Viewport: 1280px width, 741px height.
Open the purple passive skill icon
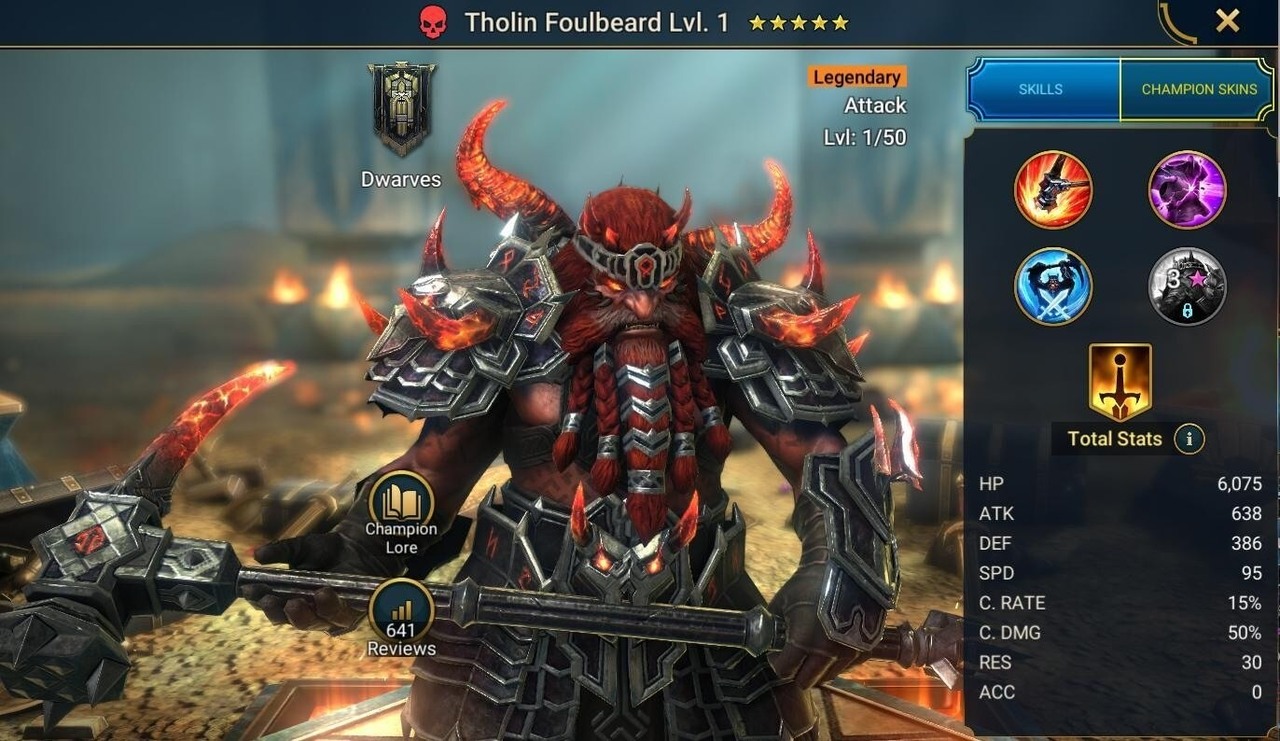tap(1186, 190)
